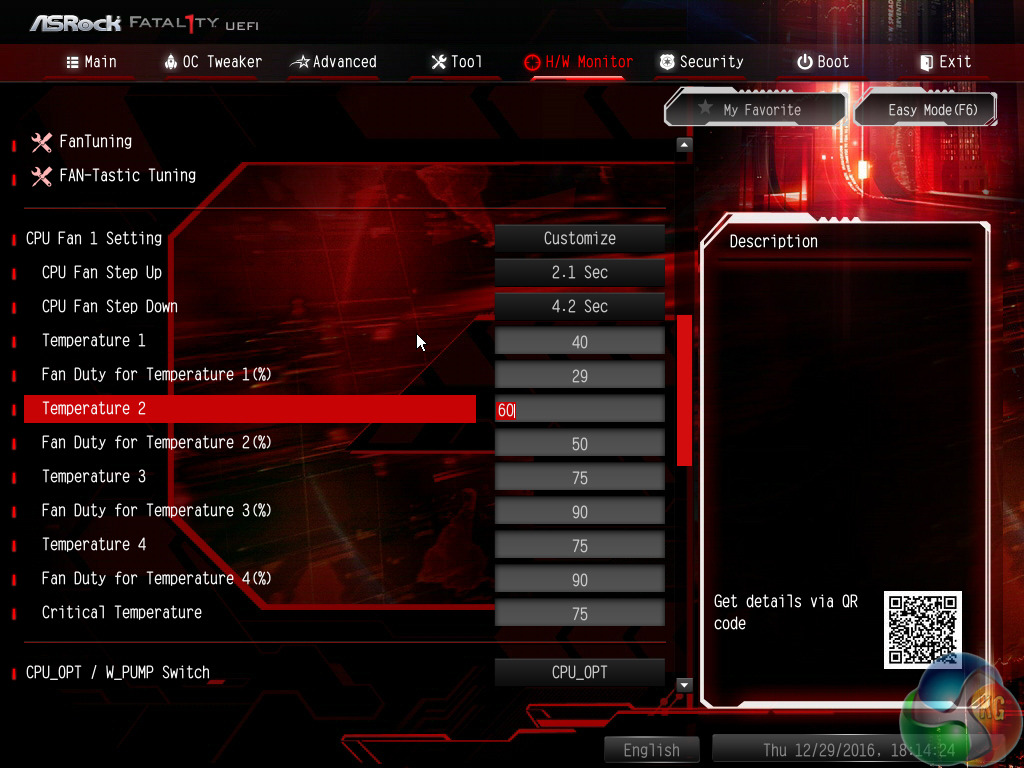Select the Tool tab
The width and height of the screenshot is (1024, 768).
[x=456, y=62]
